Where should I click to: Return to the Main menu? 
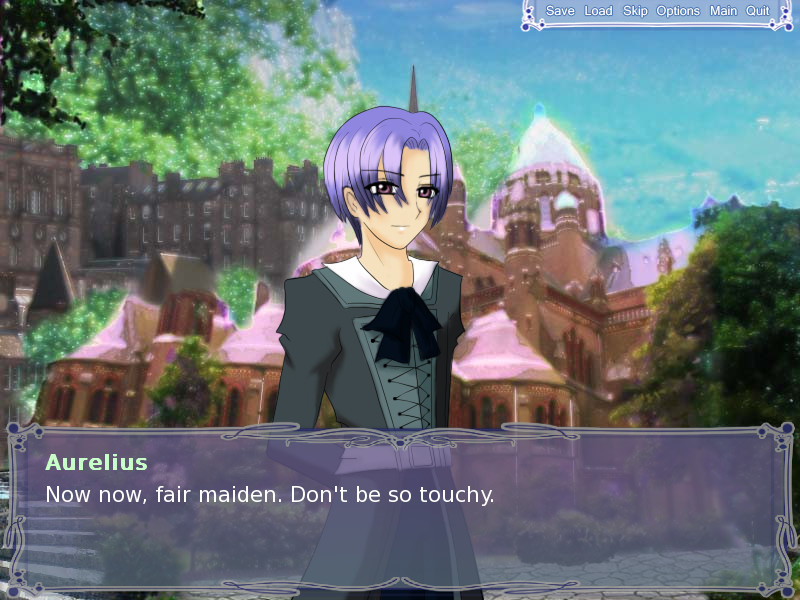click(723, 11)
